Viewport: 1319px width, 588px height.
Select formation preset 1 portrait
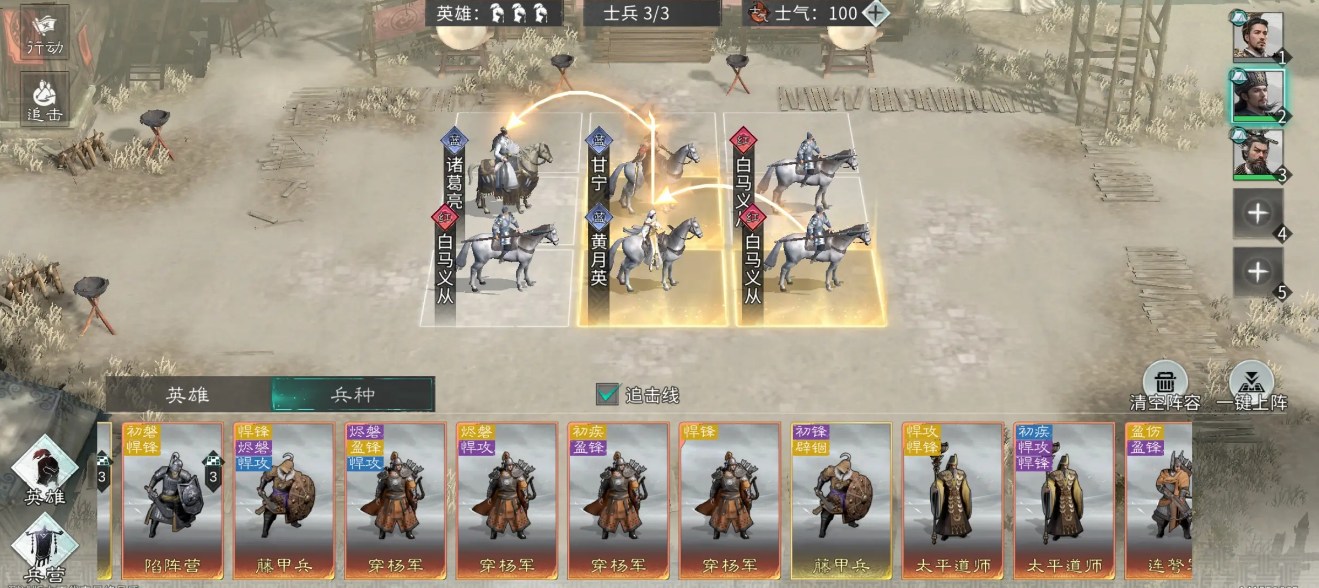tap(1257, 38)
